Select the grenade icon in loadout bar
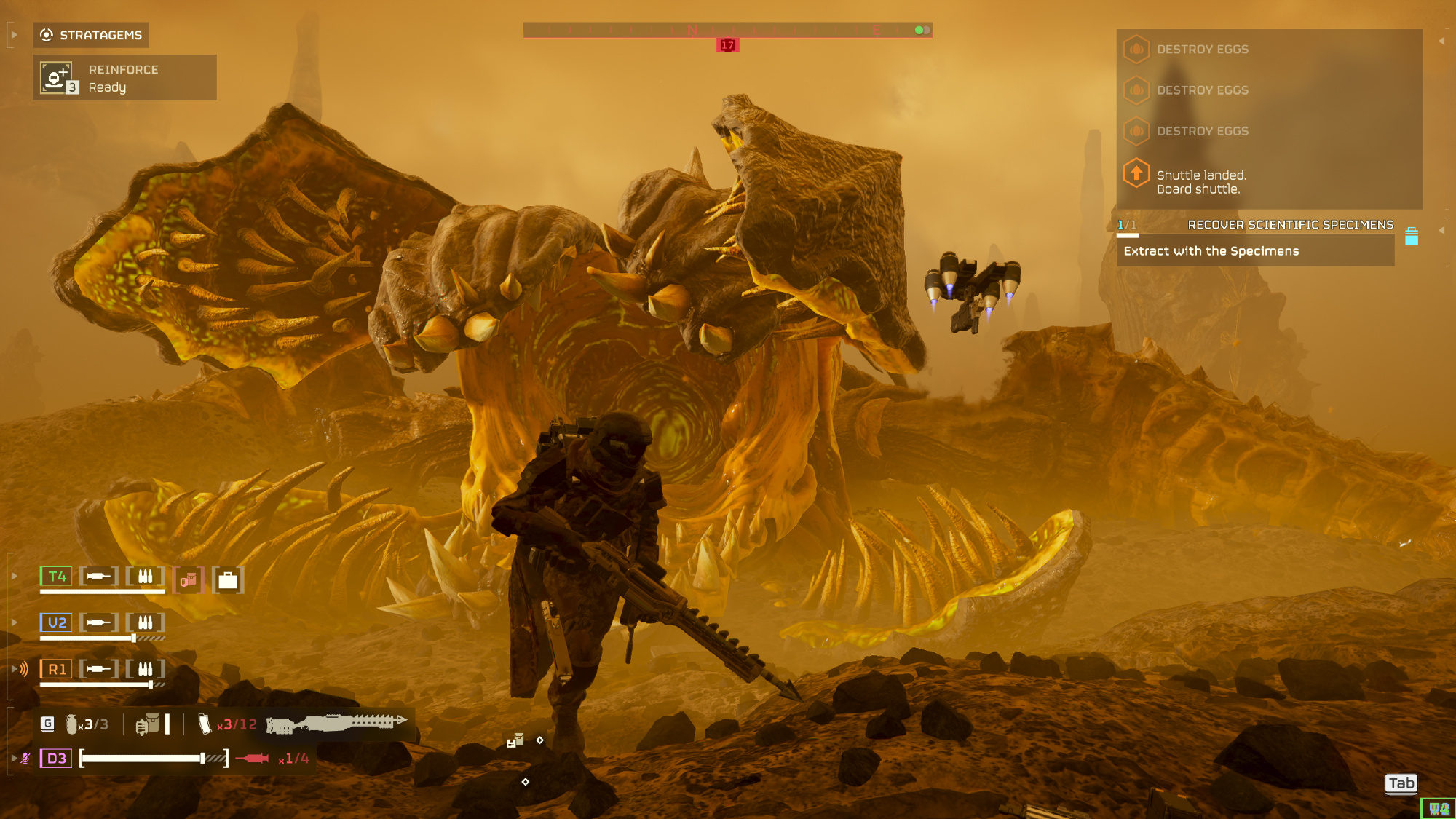This screenshot has width=1456, height=819. coord(72,724)
